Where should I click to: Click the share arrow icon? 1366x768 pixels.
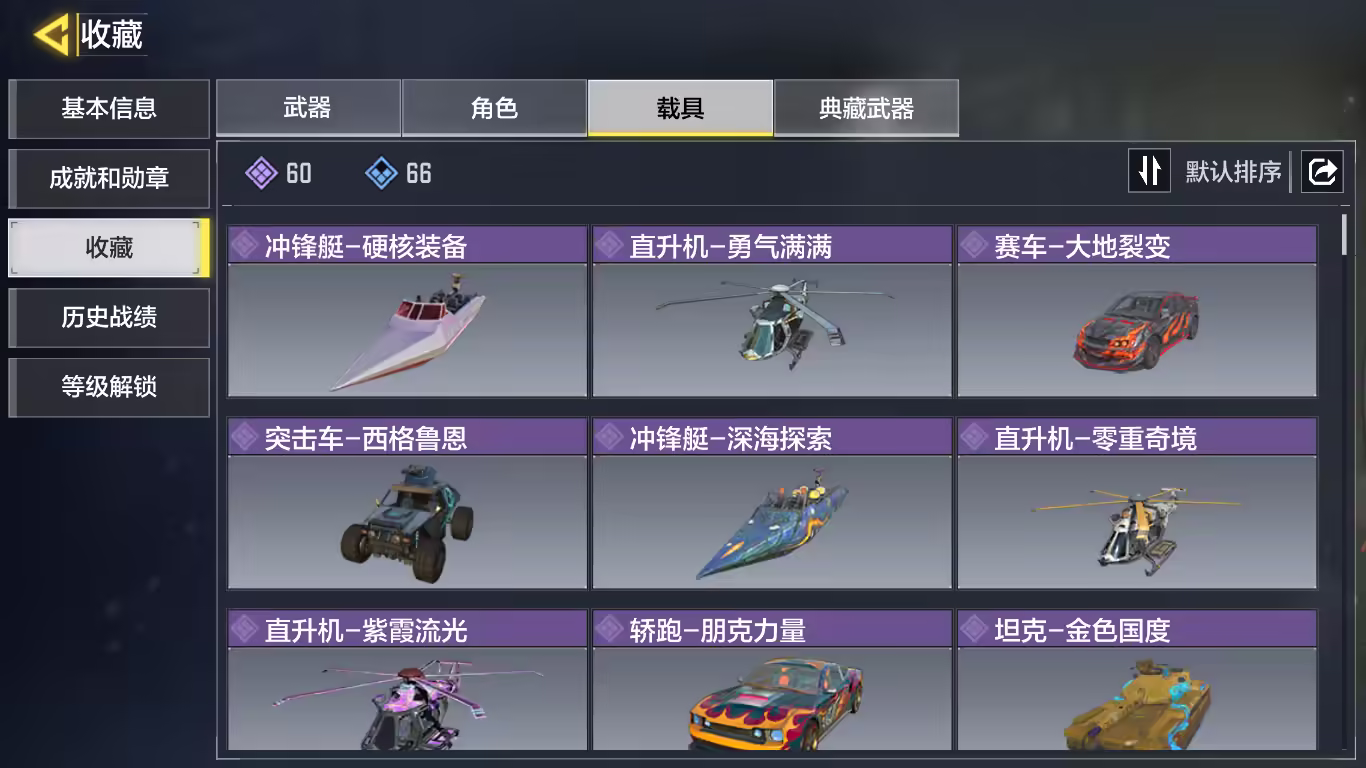click(1321, 172)
